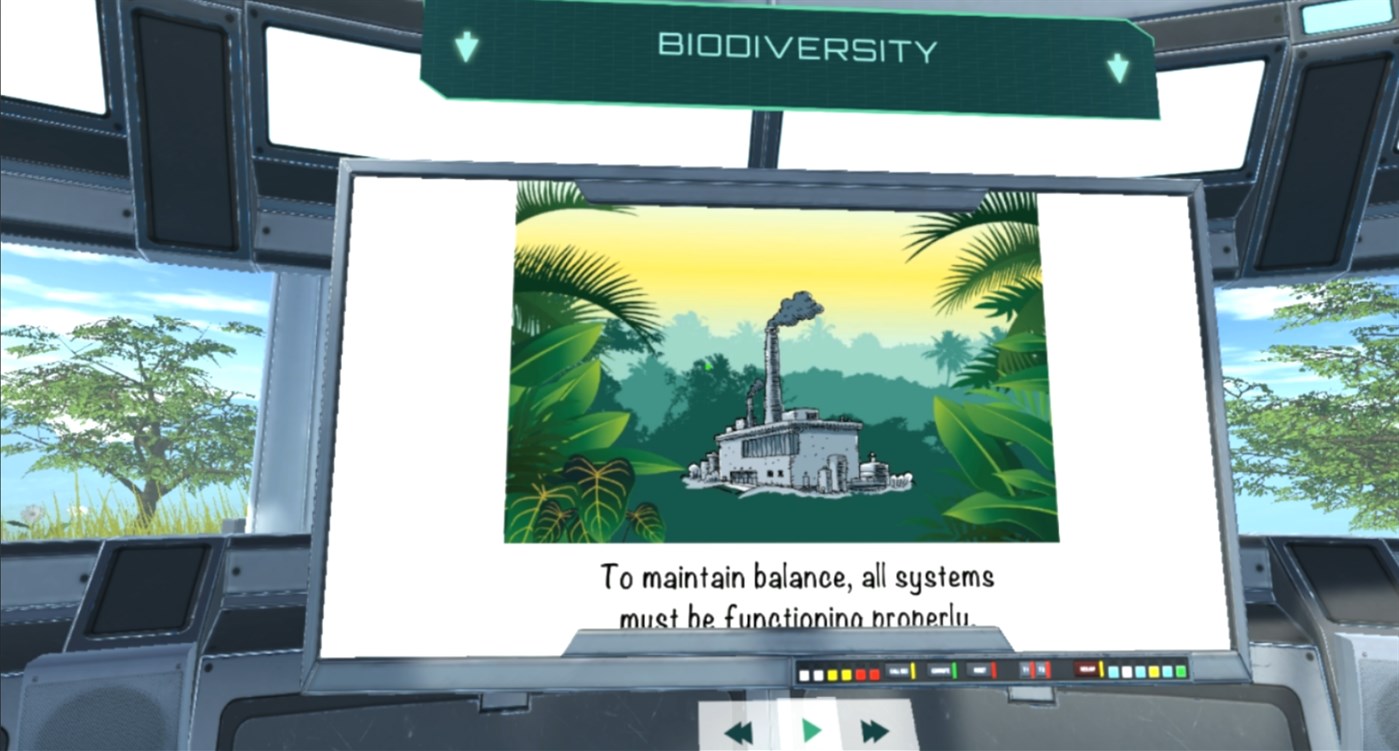Select the console switch with two red indicators

click(1034, 671)
